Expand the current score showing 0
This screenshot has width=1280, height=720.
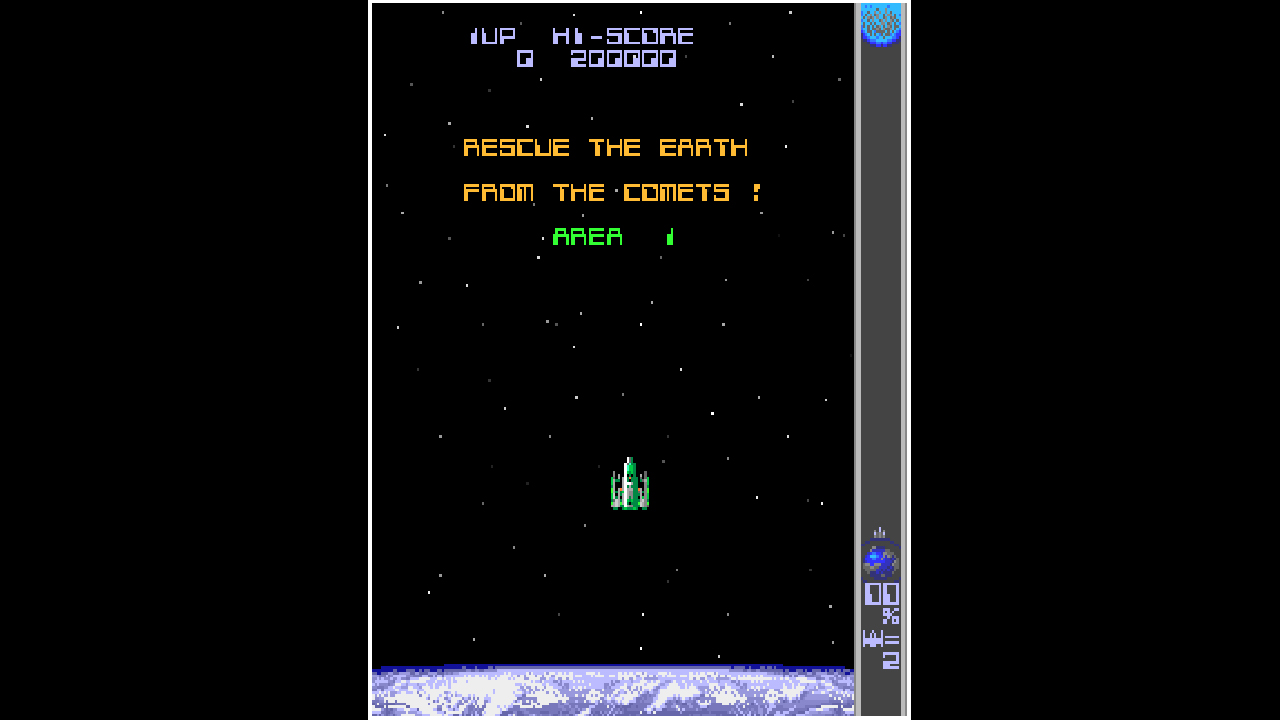coord(523,58)
